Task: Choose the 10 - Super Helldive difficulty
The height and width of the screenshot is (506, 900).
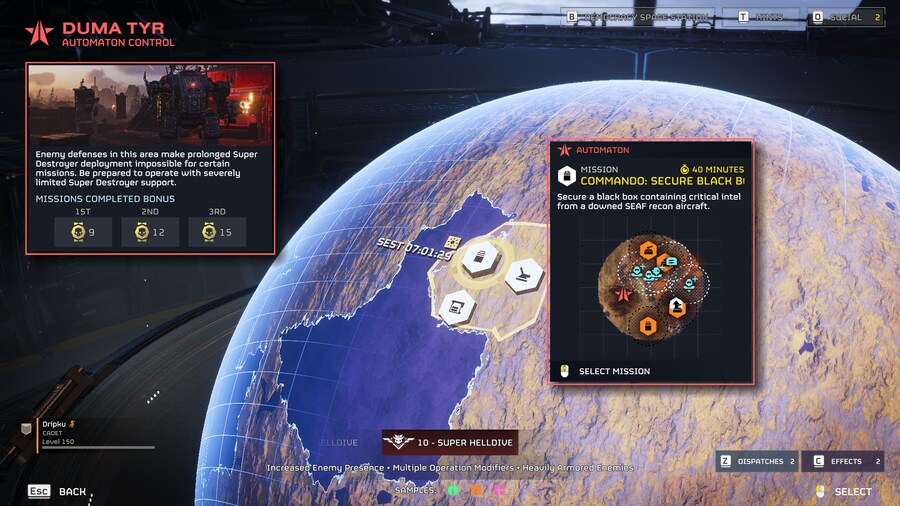Action: 449,443
